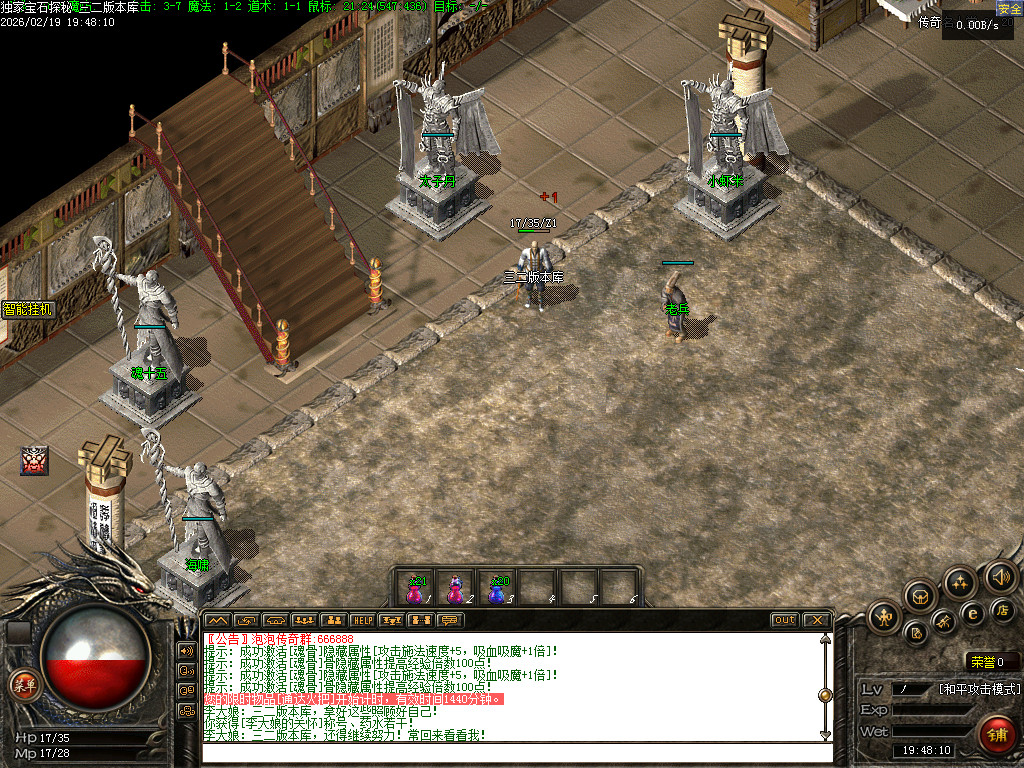Viewport: 1024px width, 768px height.
Task: Select the potion in hotbar slot 2
Action: [x=456, y=590]
